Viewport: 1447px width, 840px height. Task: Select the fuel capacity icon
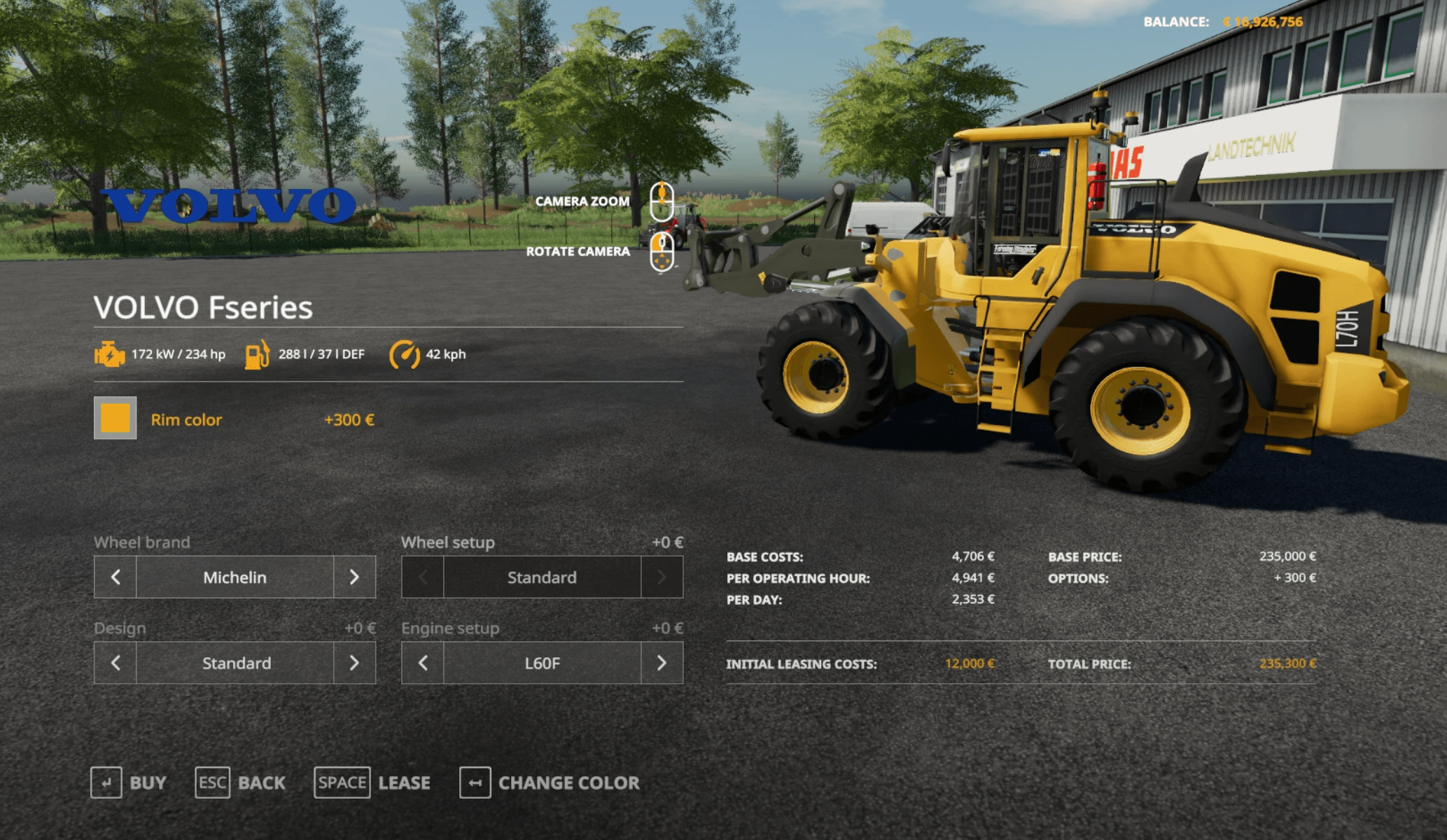(258, 354)
